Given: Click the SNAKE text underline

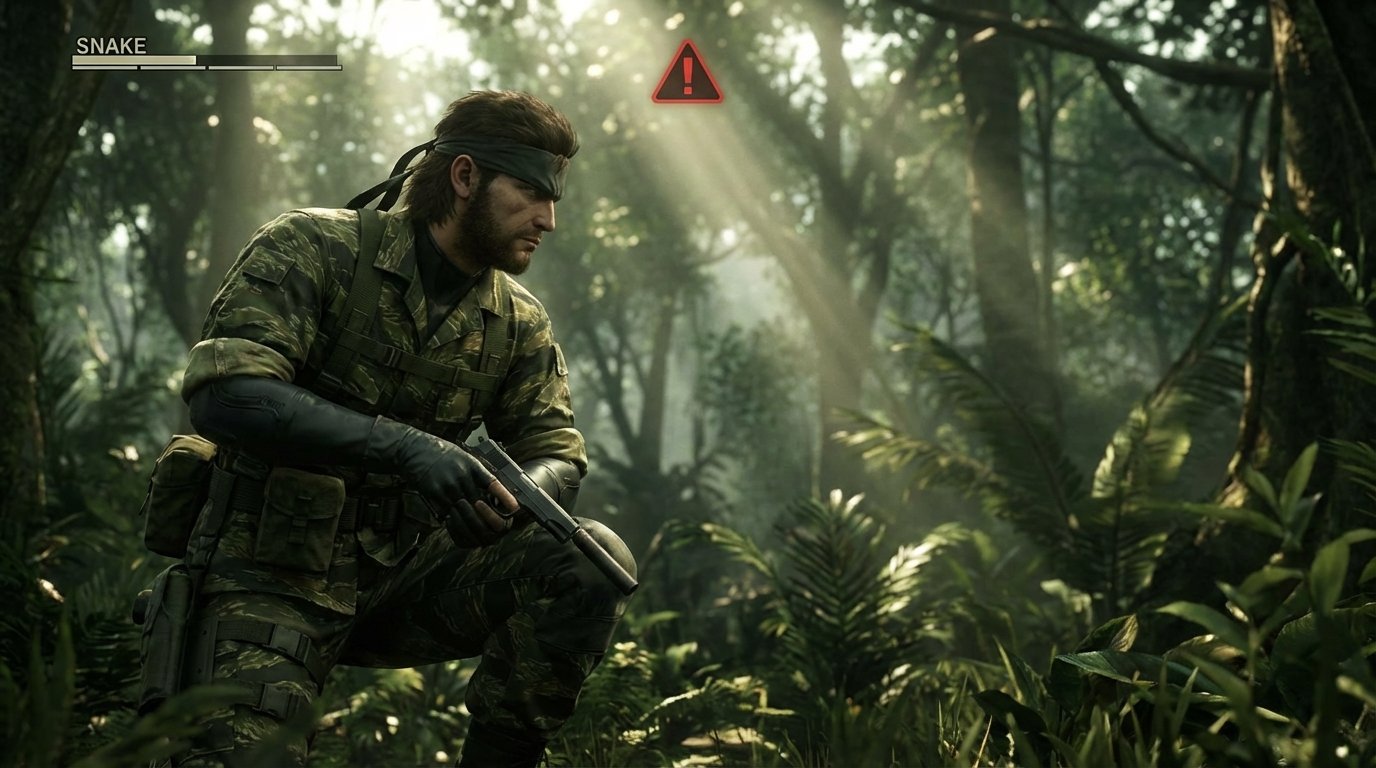Looking at the screenshot, I should coord(110,54).
